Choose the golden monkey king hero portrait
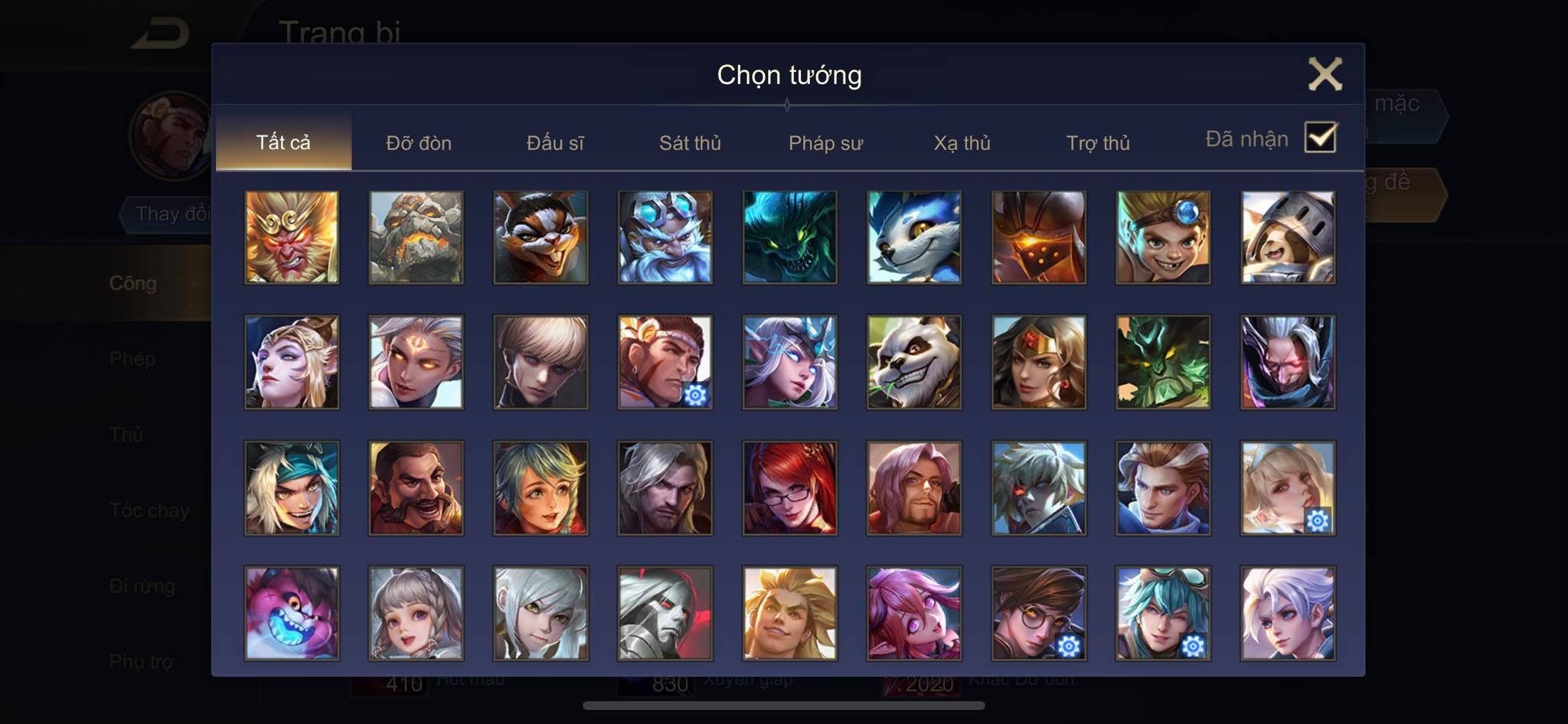 pos(292,237)
